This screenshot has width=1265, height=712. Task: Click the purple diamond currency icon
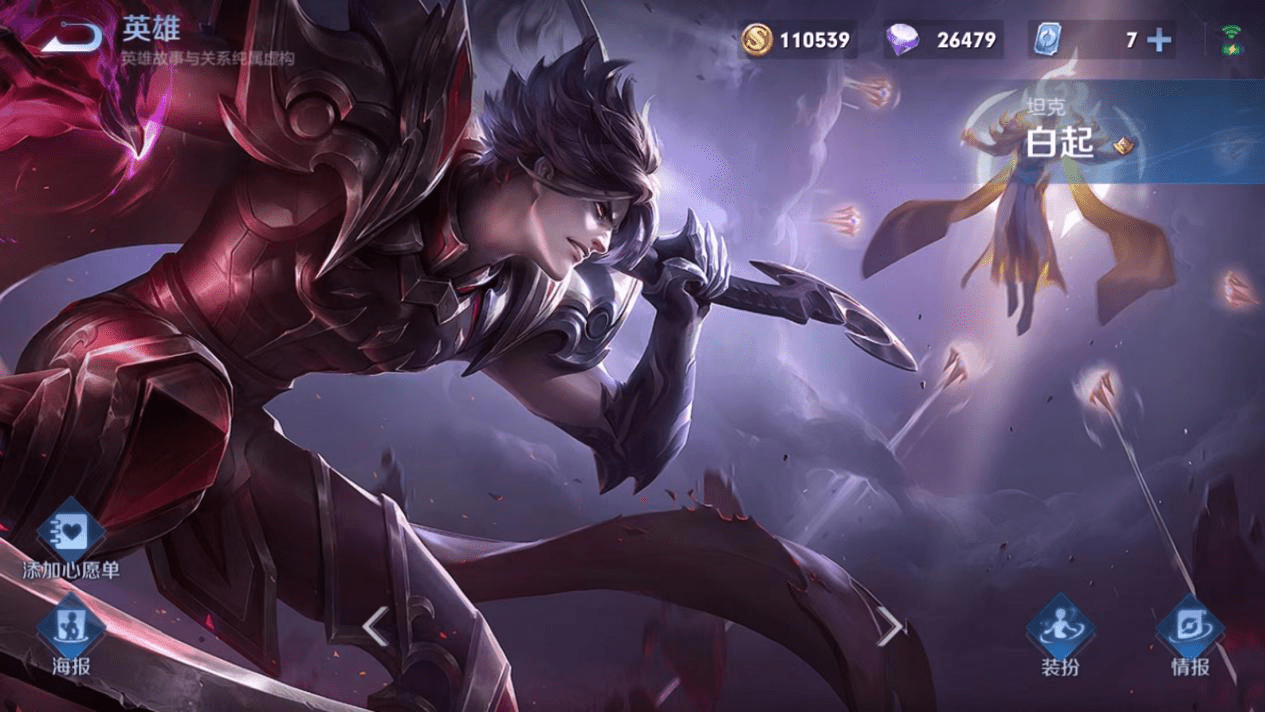[x=903, y=40]
